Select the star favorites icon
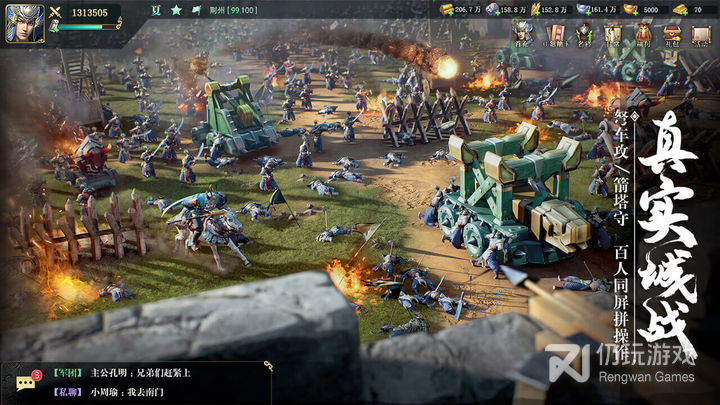The height and width of the screenshot is (405, 720). (175, 10)
